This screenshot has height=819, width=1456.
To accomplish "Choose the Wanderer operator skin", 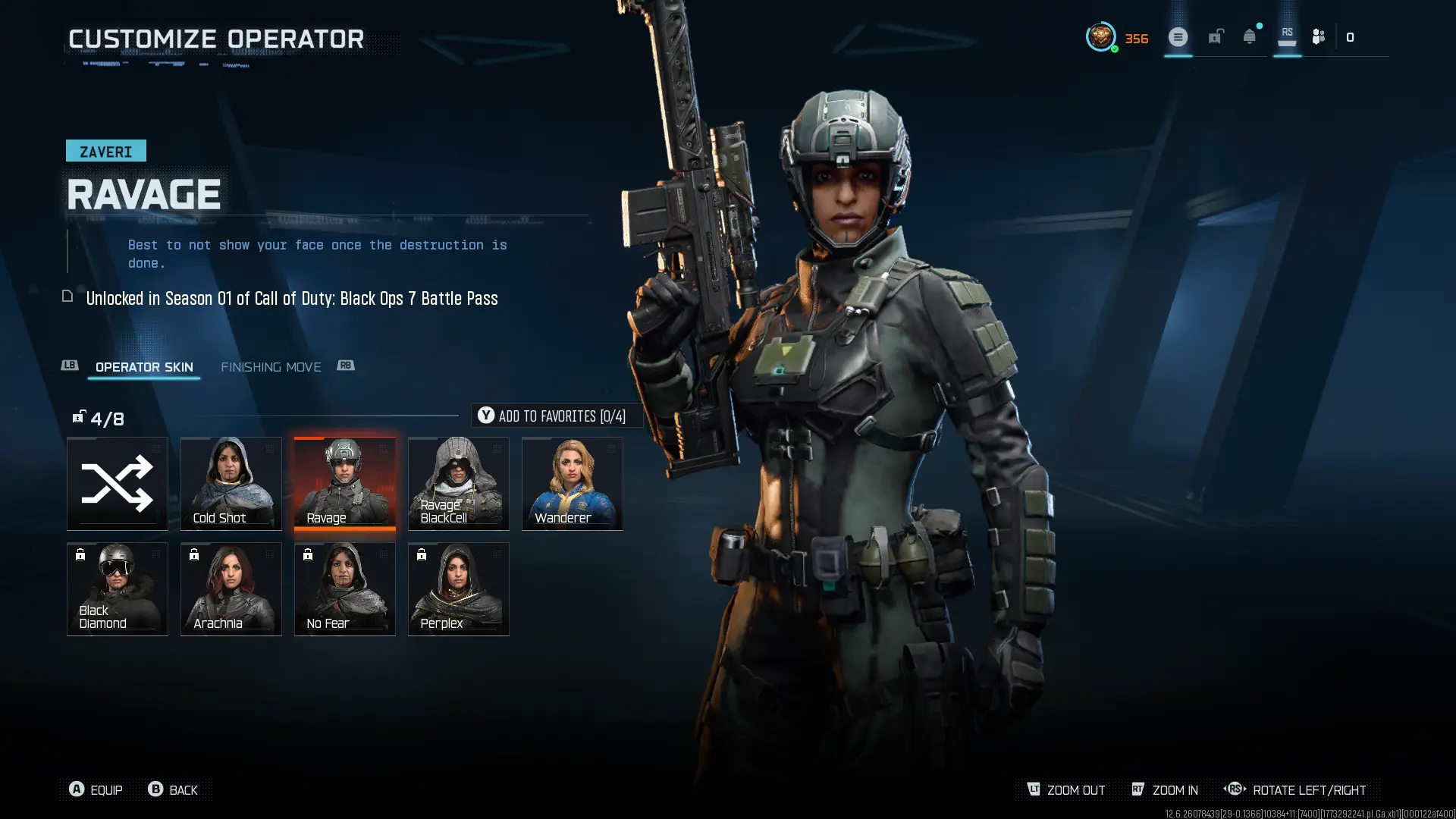I will pyautogui.click(x=573, y=483).
